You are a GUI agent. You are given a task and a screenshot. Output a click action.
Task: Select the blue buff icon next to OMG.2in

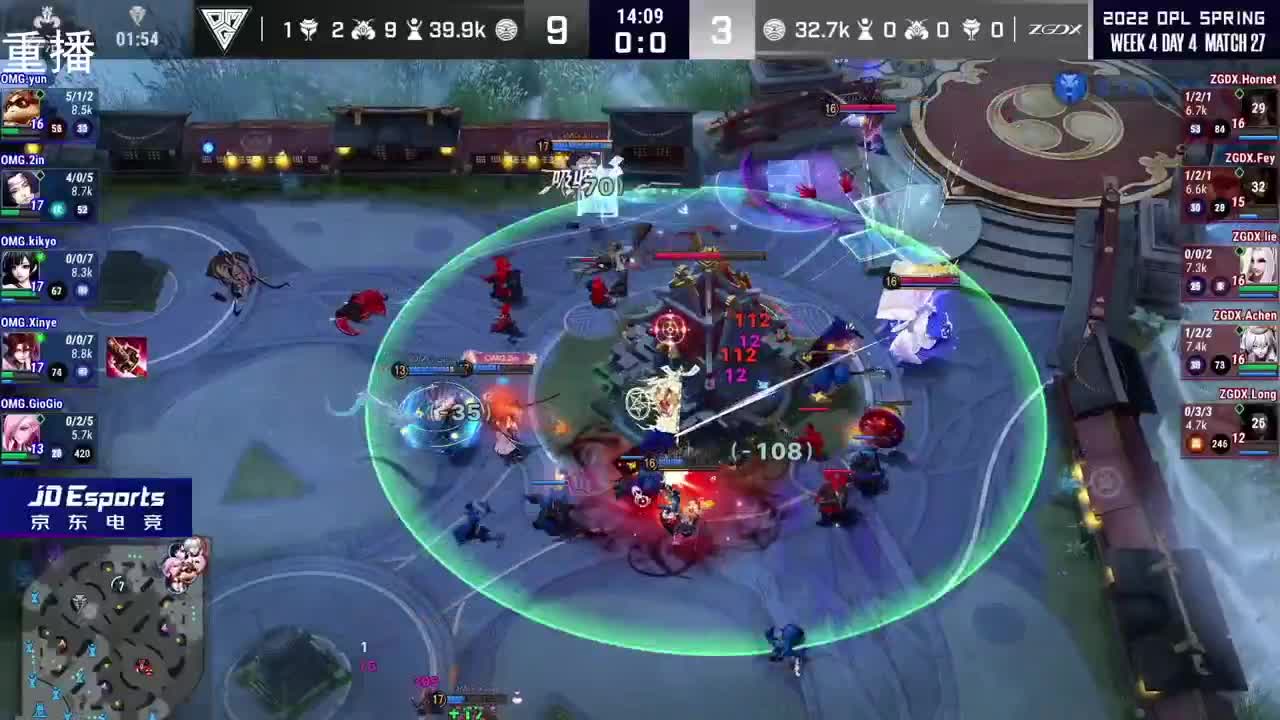click(x=56, y=210)
